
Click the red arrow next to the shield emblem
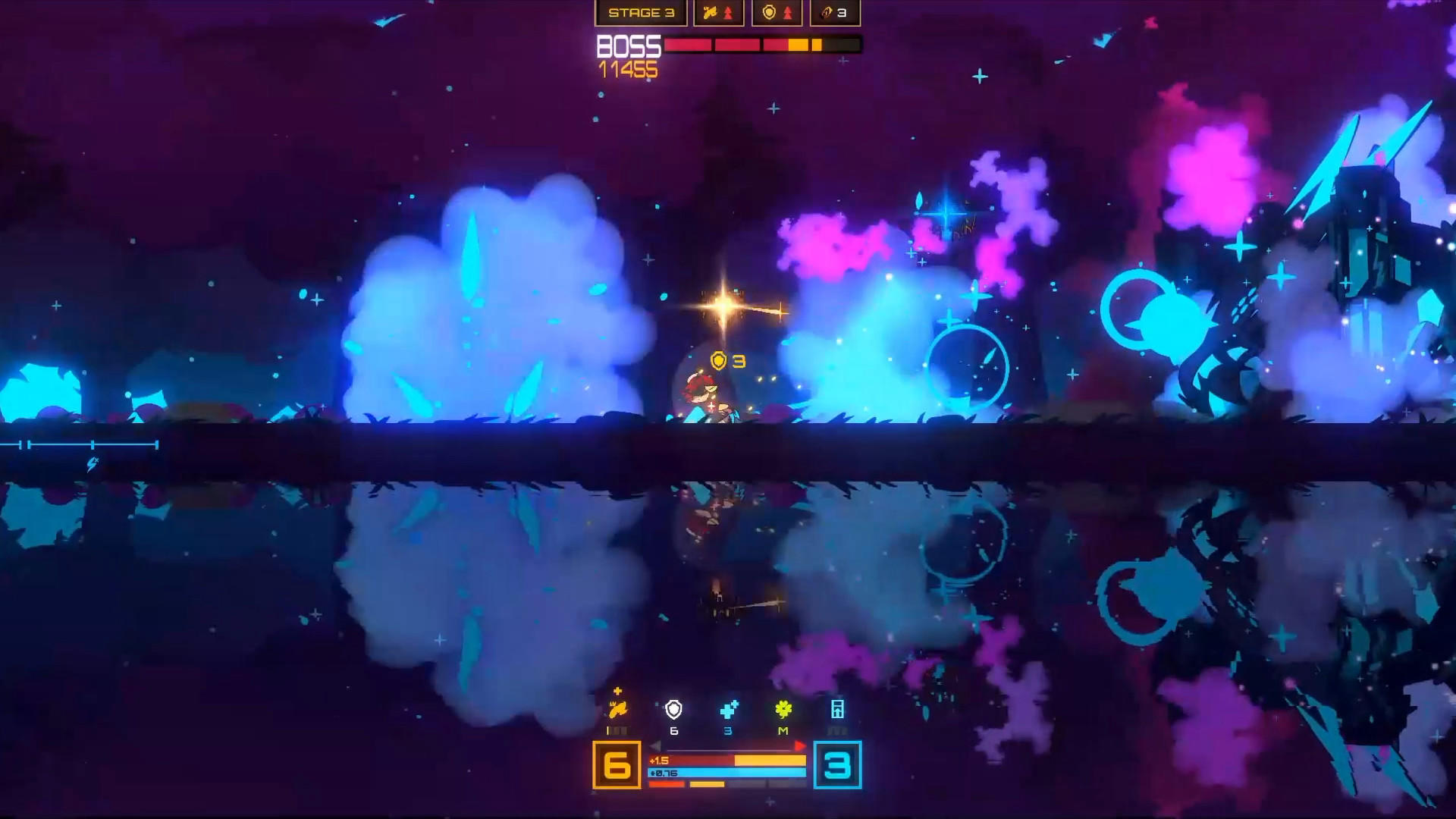tap(786, 12)
